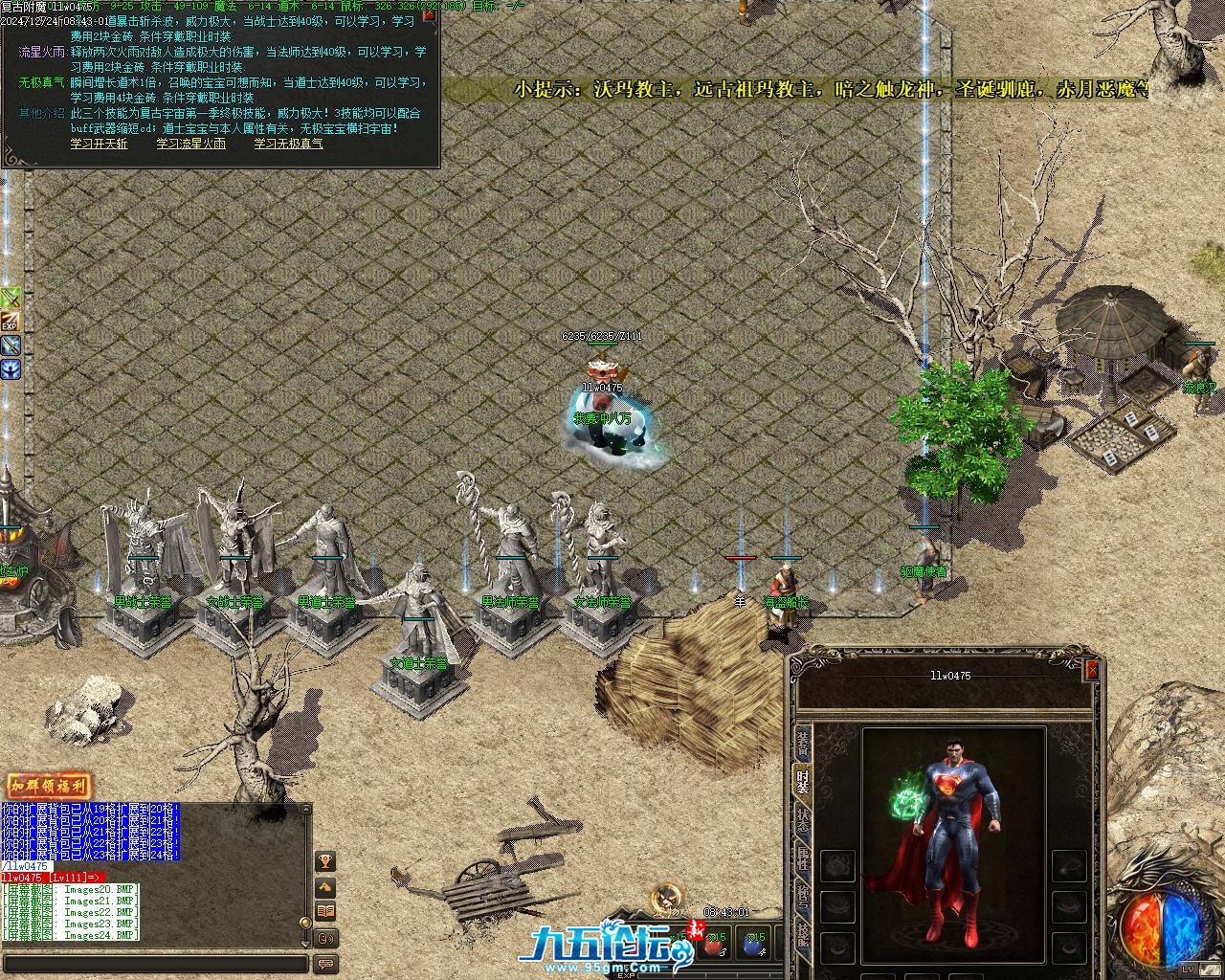
Task: Learn the 开天斩 skill
Action: [99, 144]
